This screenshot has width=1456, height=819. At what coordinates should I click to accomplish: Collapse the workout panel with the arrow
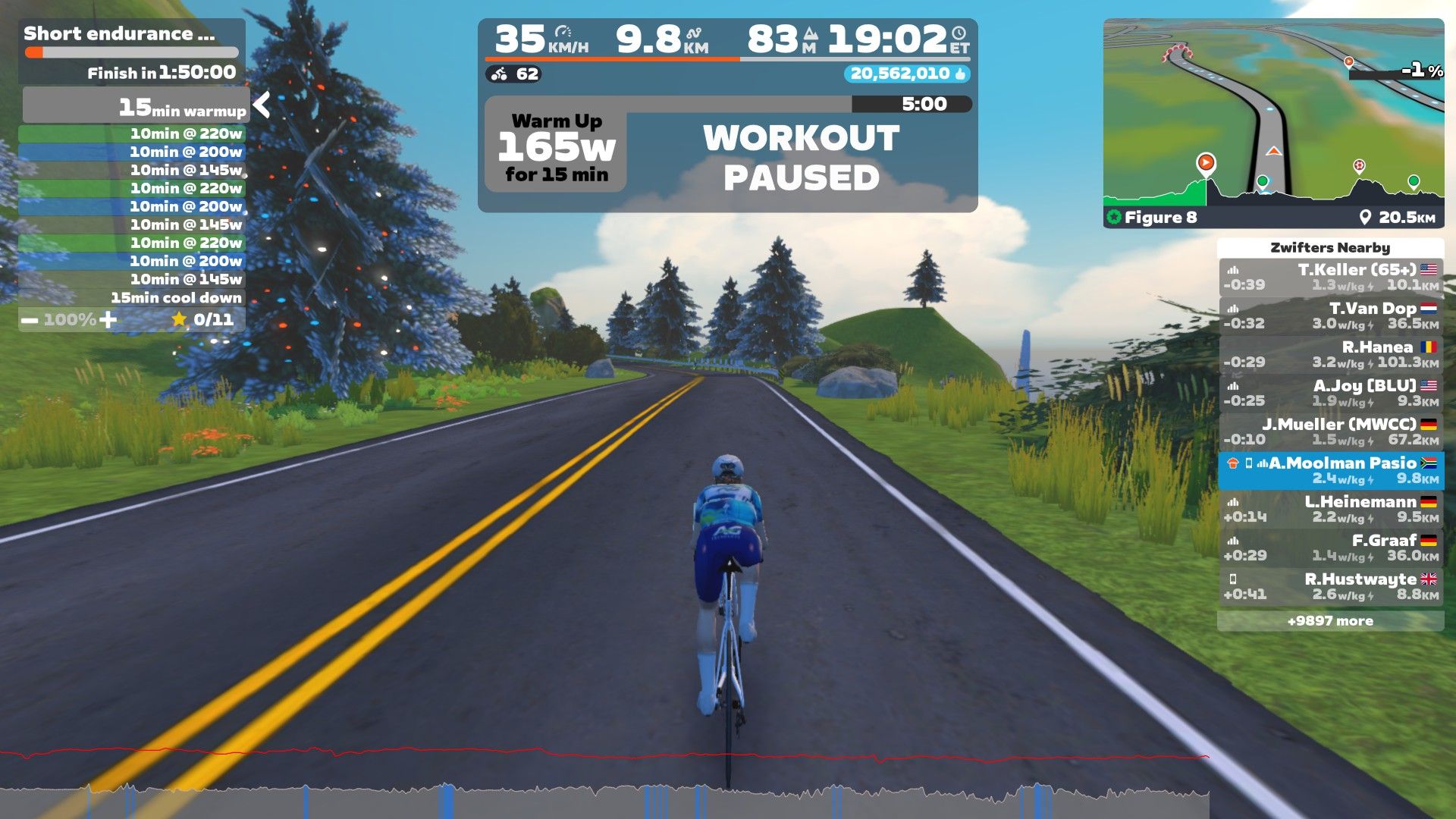262,105
